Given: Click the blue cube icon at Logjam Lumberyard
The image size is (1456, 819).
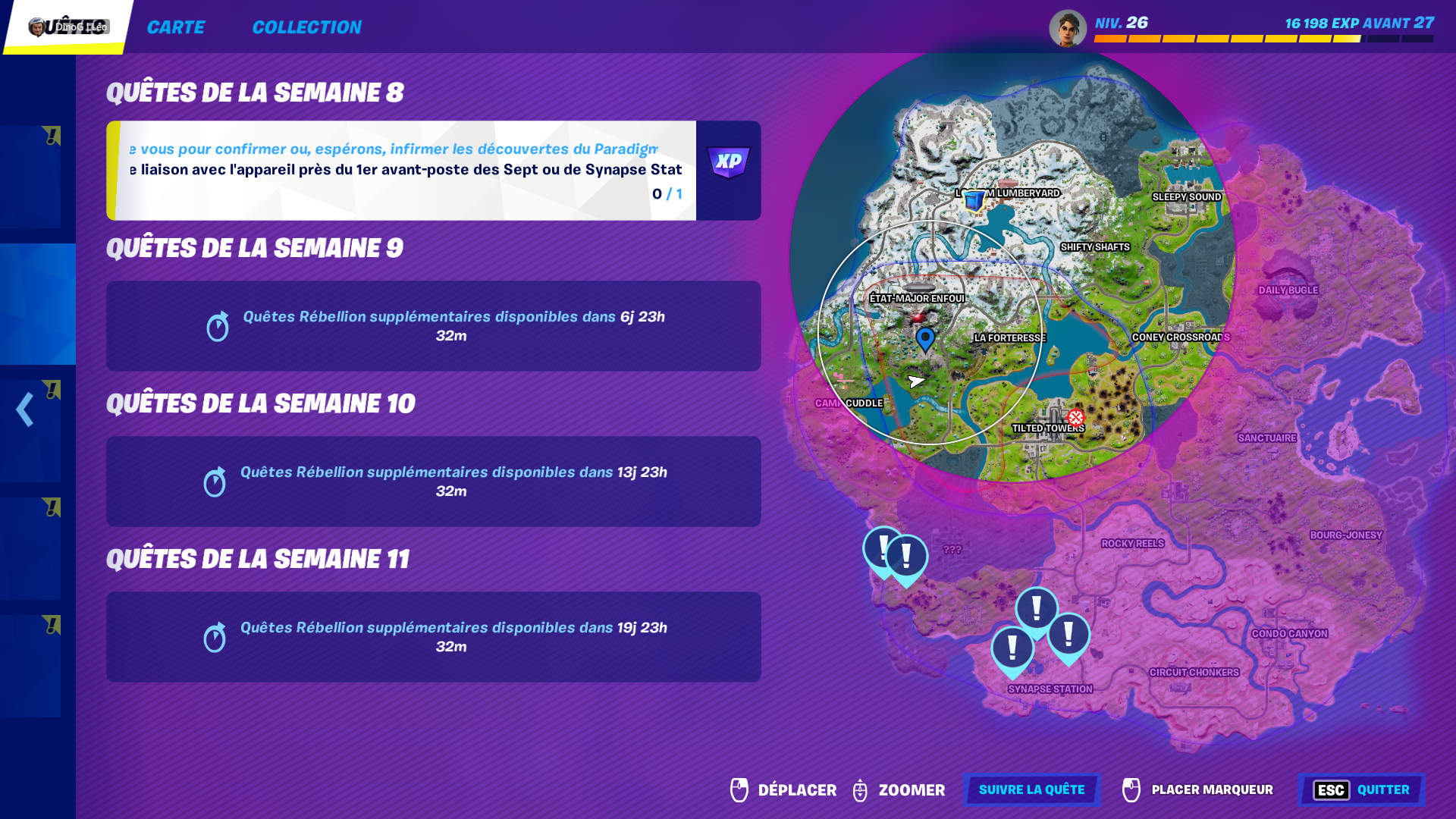Looking at the screenshot, I should click(973, 200).
